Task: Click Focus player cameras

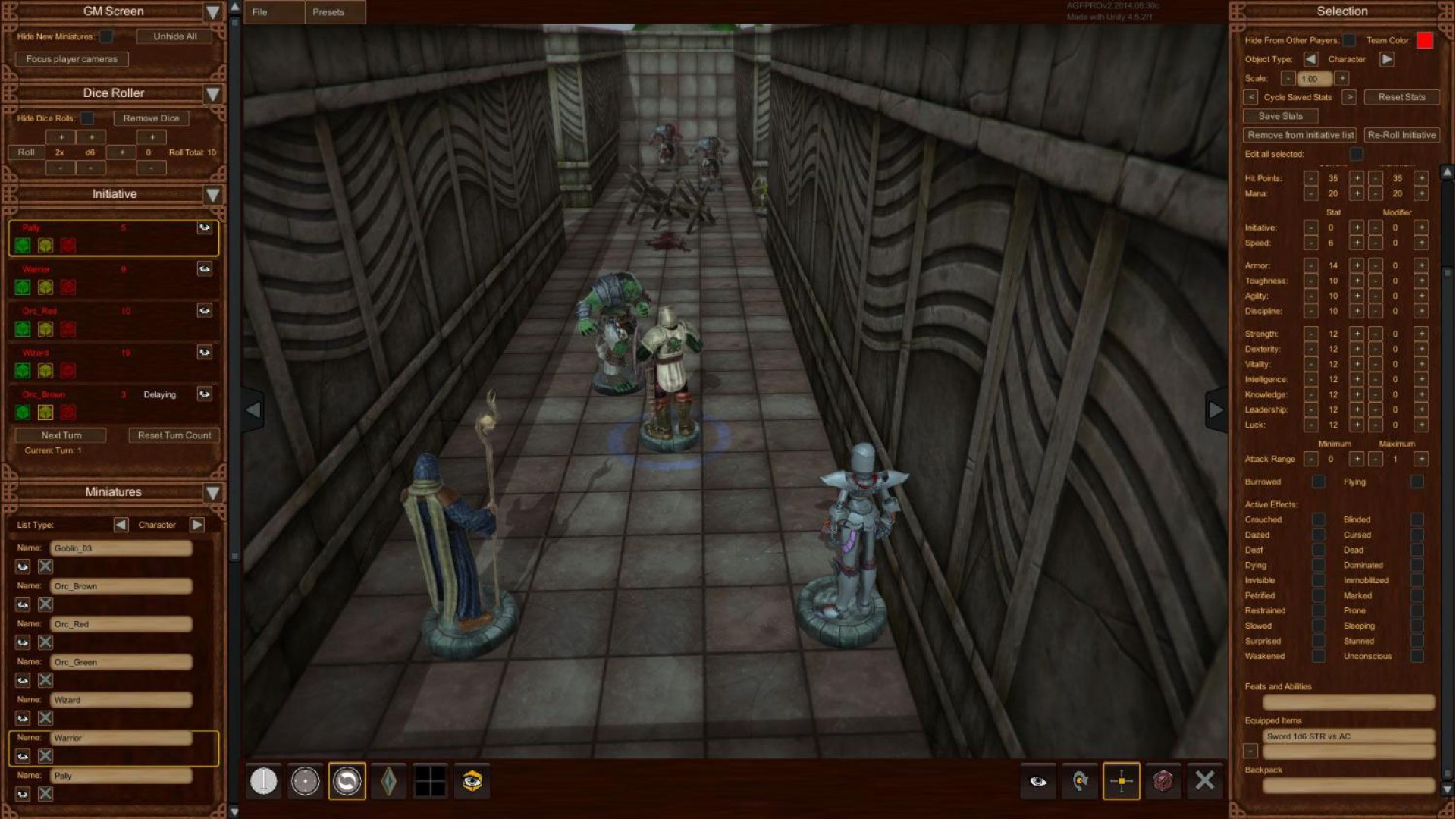Action: coord(72,59)
